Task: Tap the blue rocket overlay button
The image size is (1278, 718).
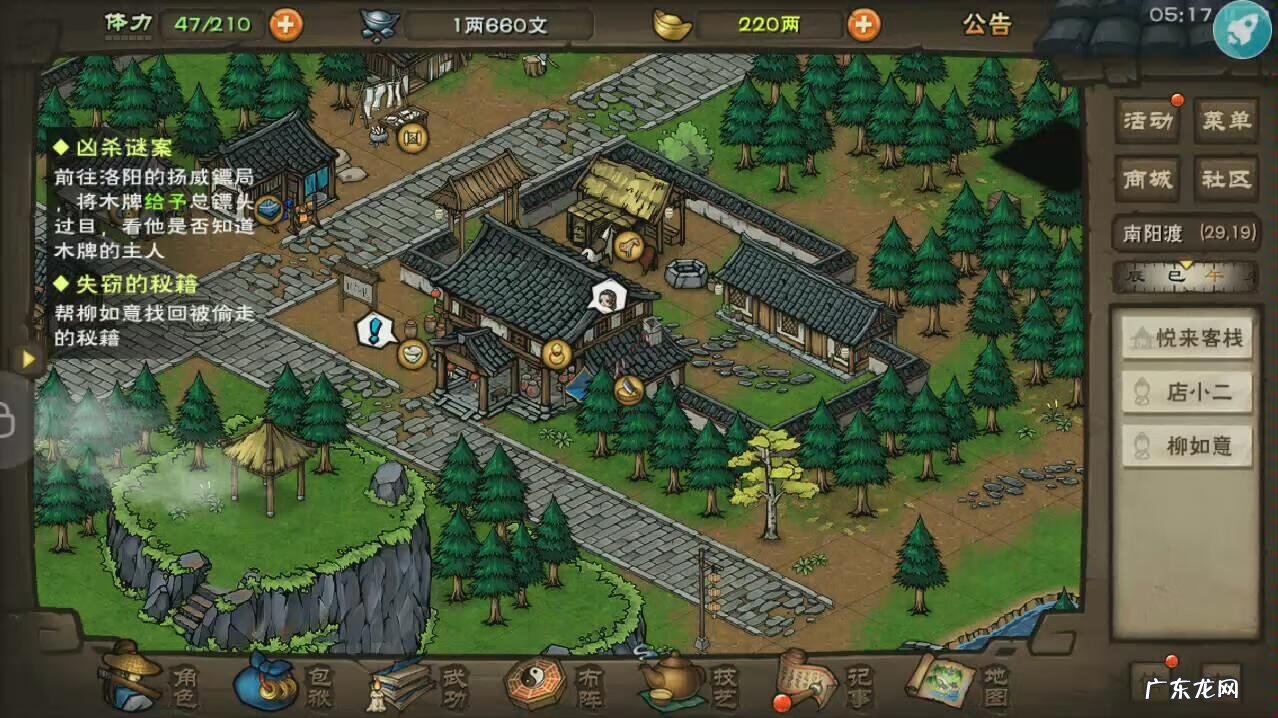Action: pos(1241,29)
